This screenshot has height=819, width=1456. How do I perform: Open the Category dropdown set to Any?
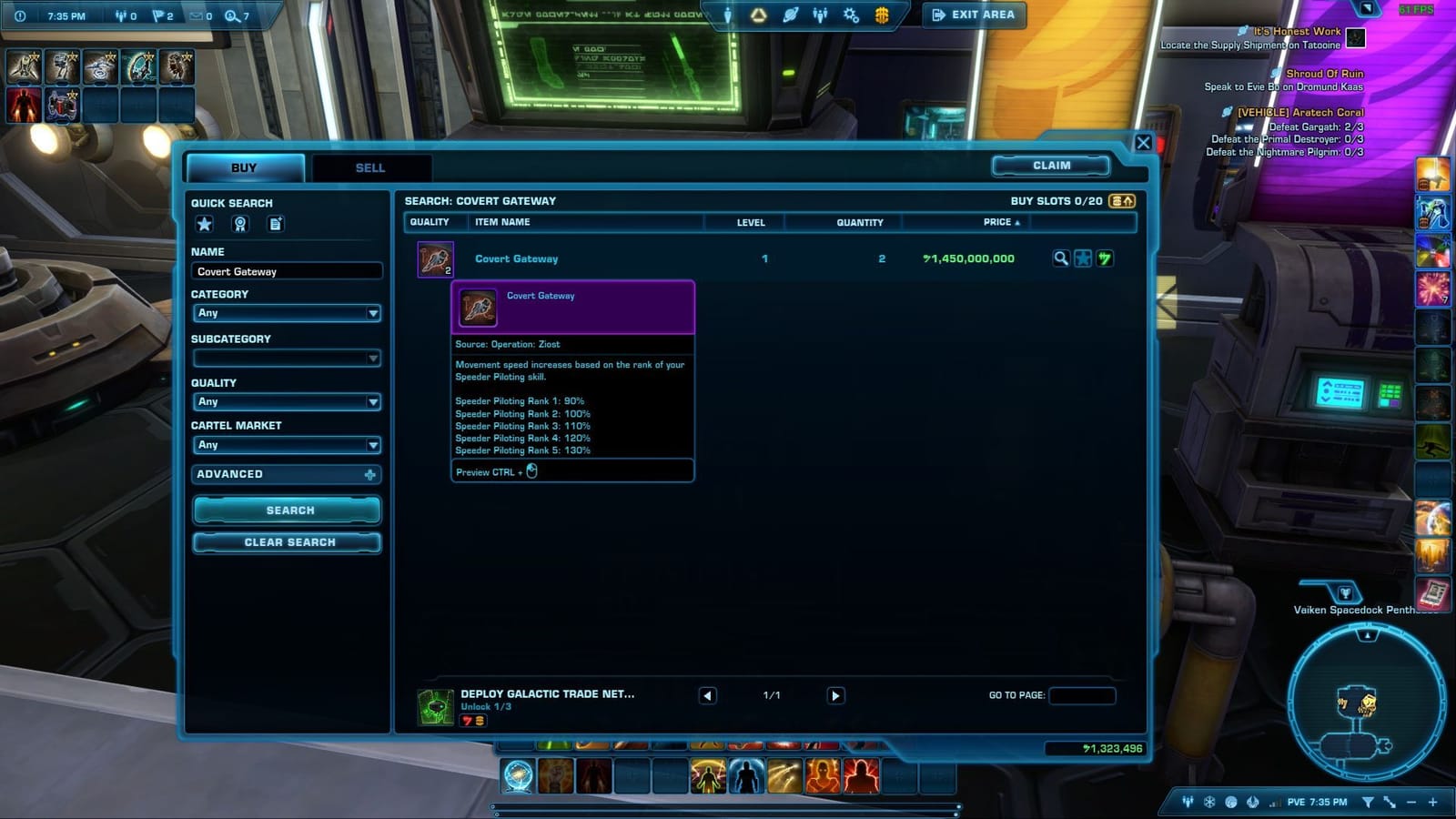tap(287, 313)
